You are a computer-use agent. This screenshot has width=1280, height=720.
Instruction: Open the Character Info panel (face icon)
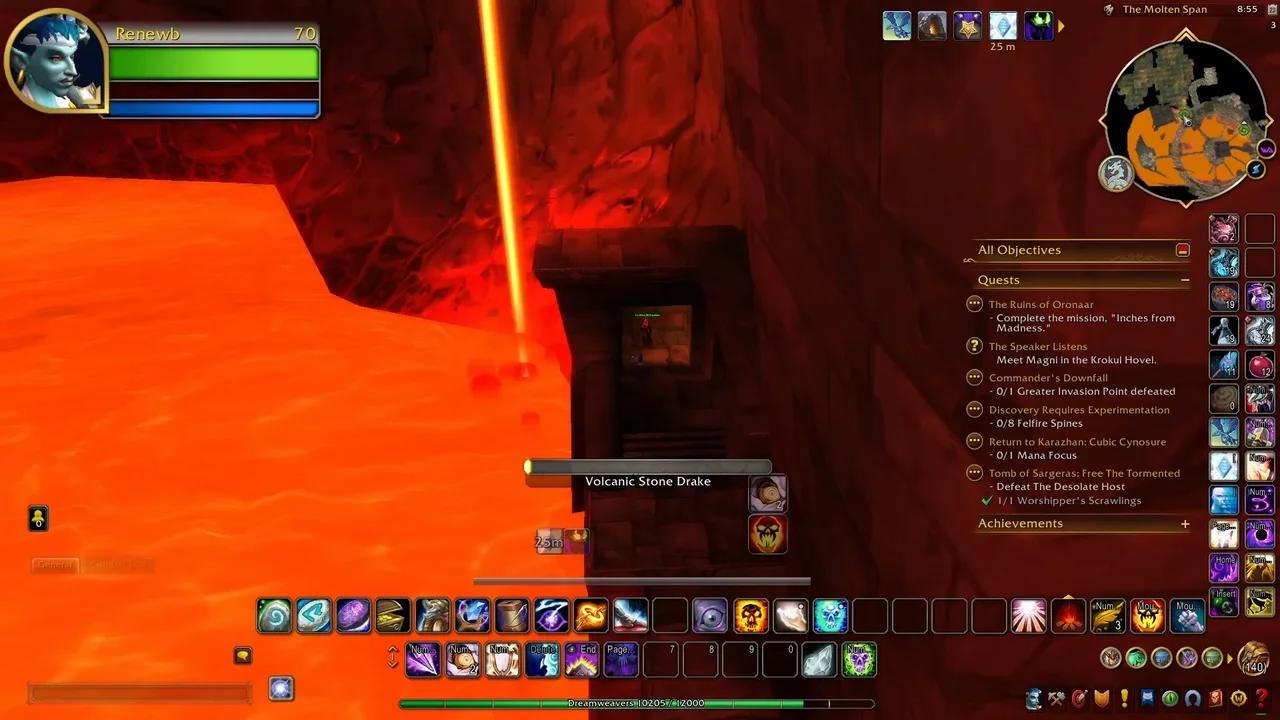click(1034, 698)
